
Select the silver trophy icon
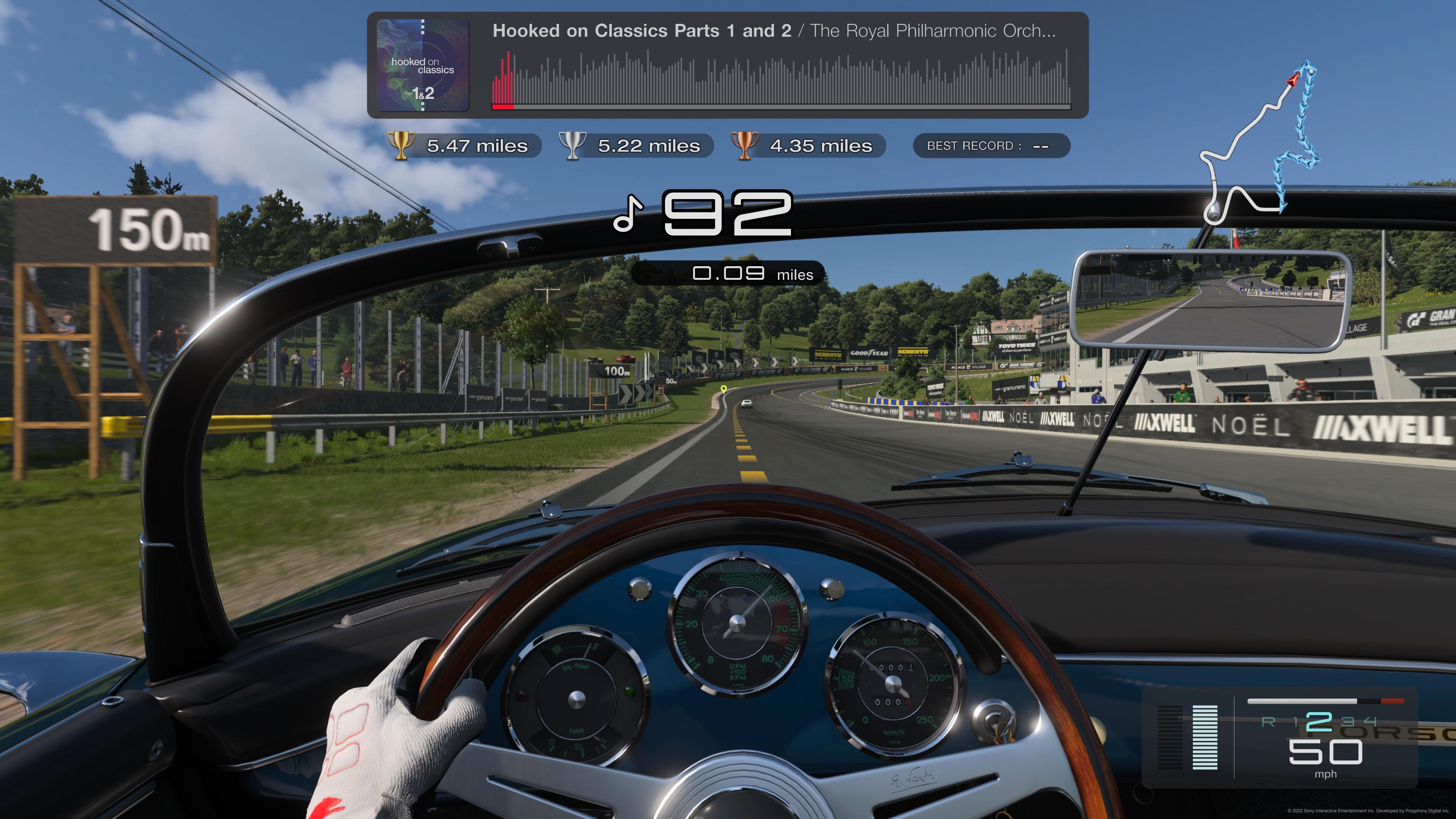tap(573, 145)
